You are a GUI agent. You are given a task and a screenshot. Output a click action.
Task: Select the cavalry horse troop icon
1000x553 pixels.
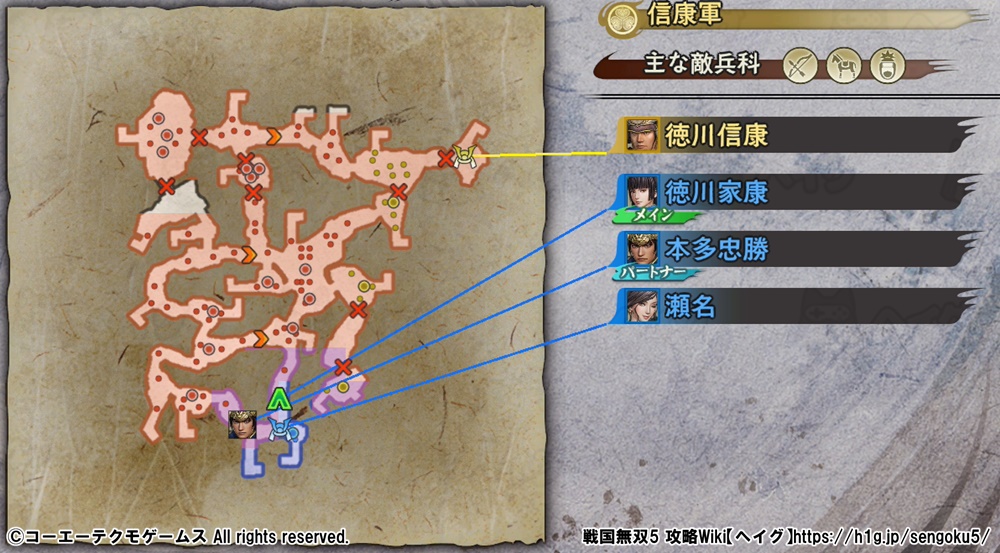click(x=841, y=65)
